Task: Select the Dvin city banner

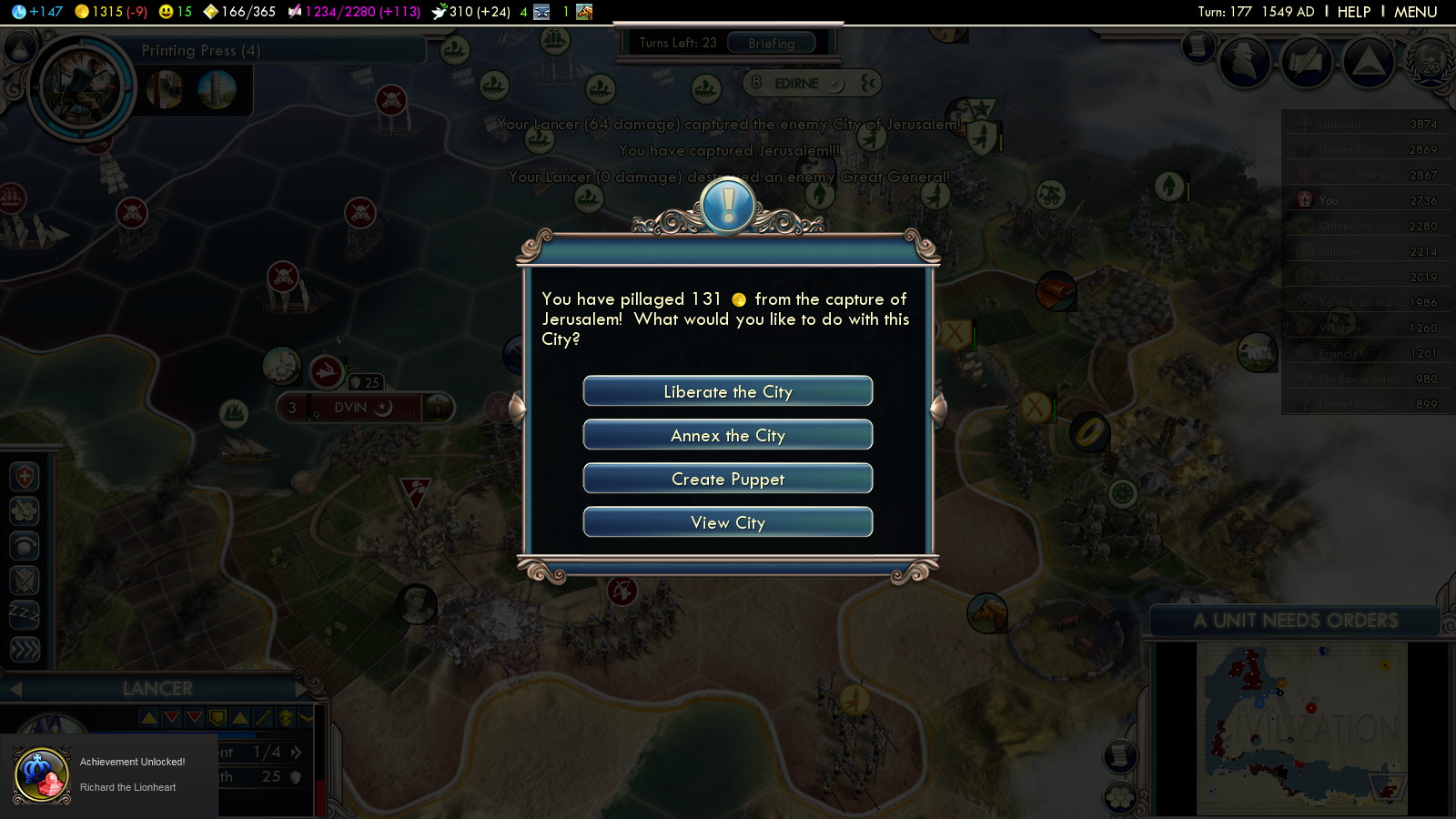Action: (x=350, y=408)
